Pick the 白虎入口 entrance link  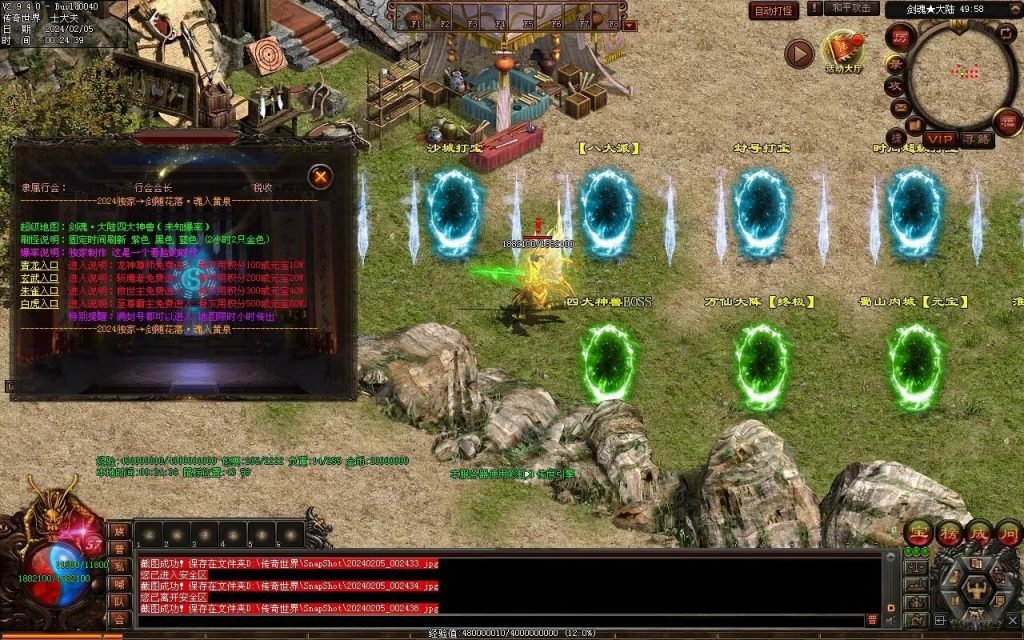(40, 302)
